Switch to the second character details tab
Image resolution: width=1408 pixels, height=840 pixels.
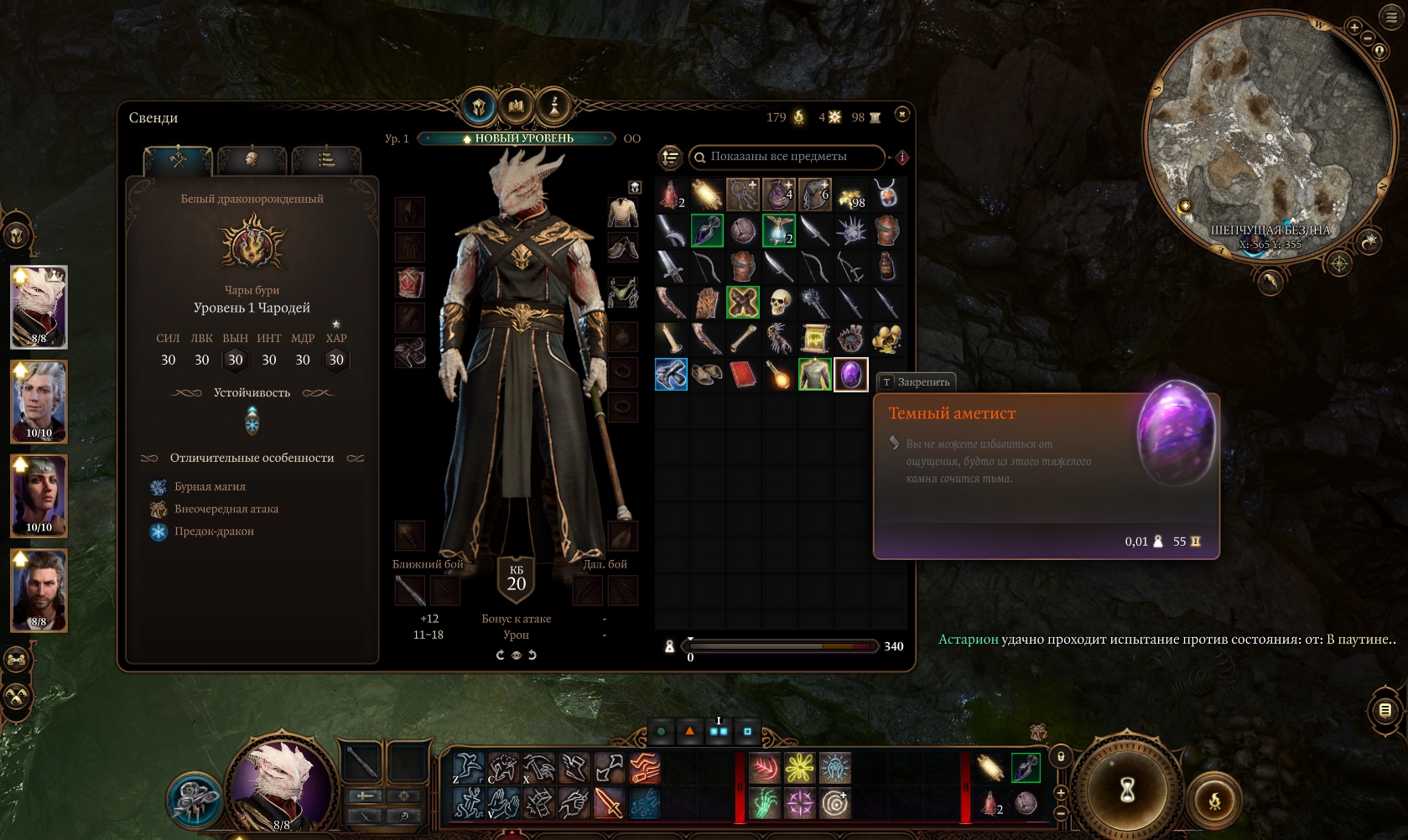tap(252, 158)
